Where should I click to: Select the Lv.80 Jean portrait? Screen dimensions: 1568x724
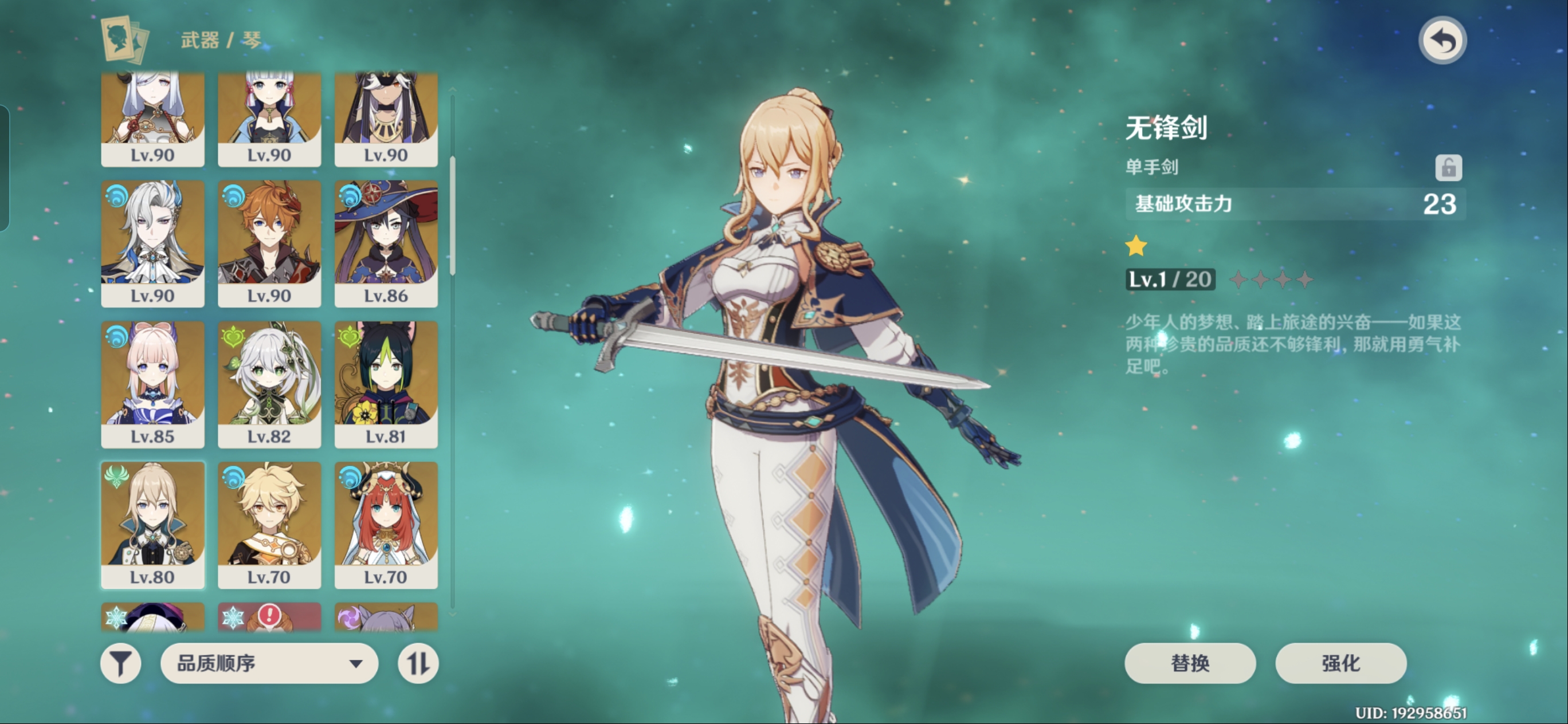point(152,525)
